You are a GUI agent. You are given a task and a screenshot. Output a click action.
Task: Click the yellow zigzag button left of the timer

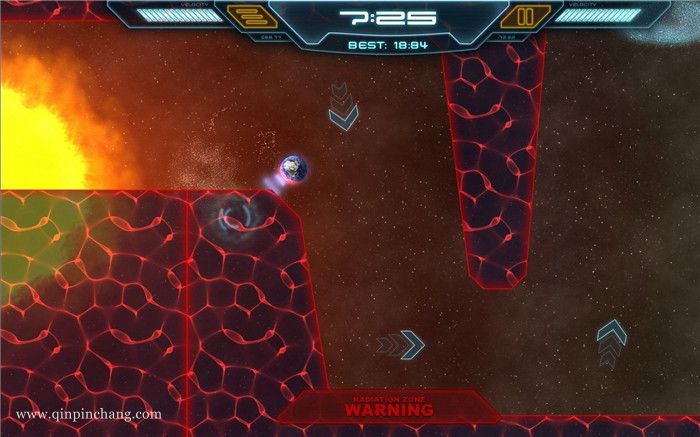click(246, 17)
